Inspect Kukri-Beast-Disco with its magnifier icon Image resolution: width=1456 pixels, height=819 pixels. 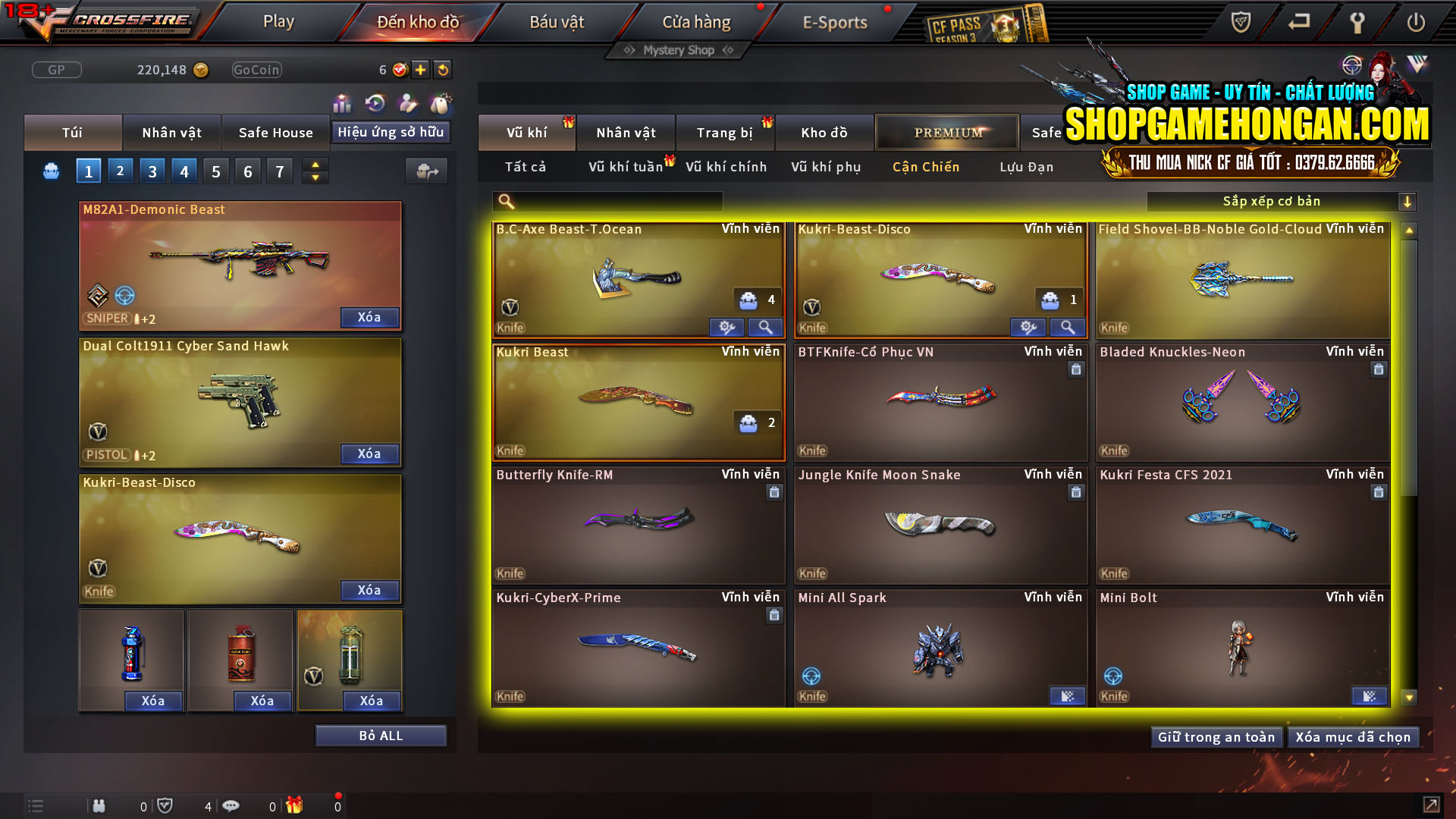(1068, 327)
